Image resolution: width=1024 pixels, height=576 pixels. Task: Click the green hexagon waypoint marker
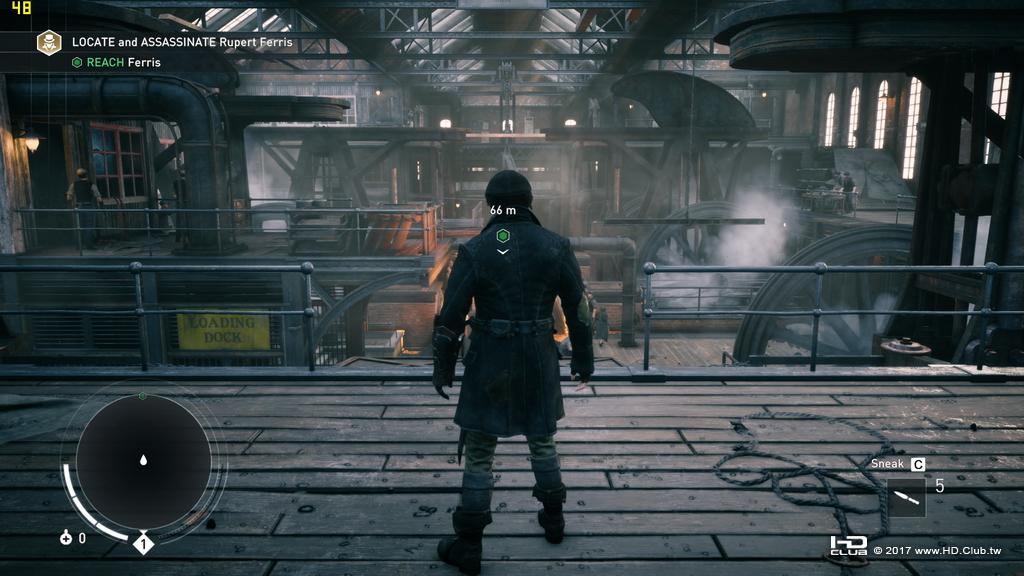click(503, 235)
